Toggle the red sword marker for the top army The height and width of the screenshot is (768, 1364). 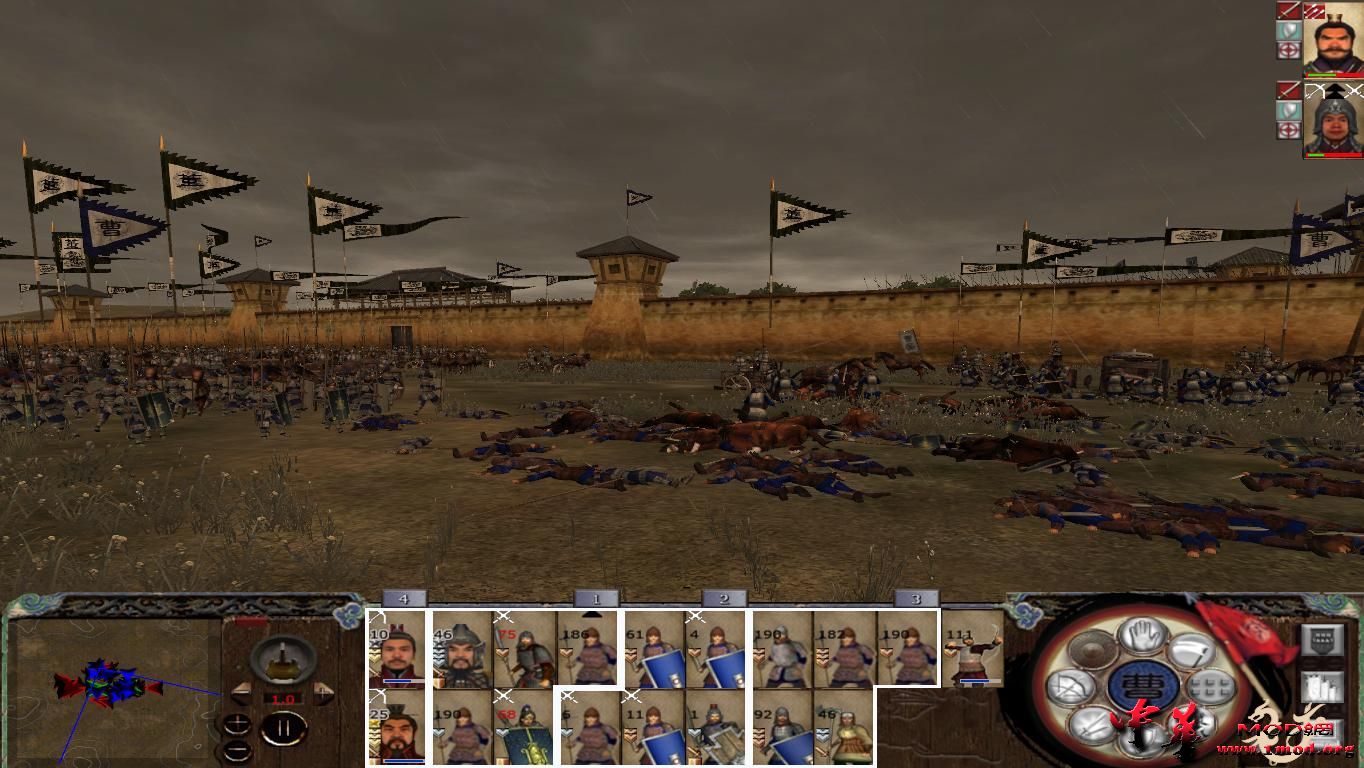(x=1288, y=12)
